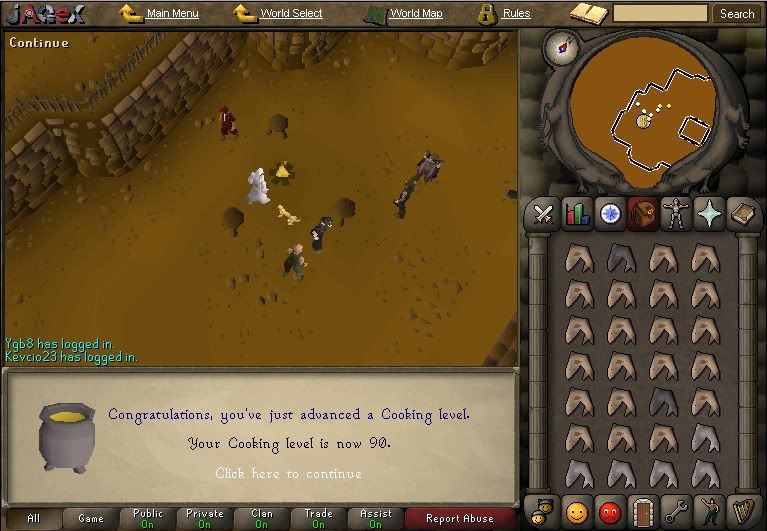The width and height of the screenshot is (767, 531).
Task: Click here to continue the level-up dialogue
Action: (288, 473)
